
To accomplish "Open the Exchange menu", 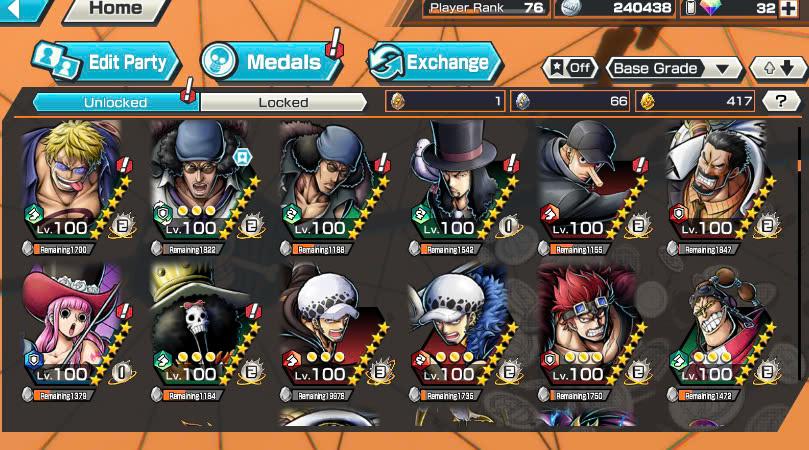I will (x=435, y=62).
